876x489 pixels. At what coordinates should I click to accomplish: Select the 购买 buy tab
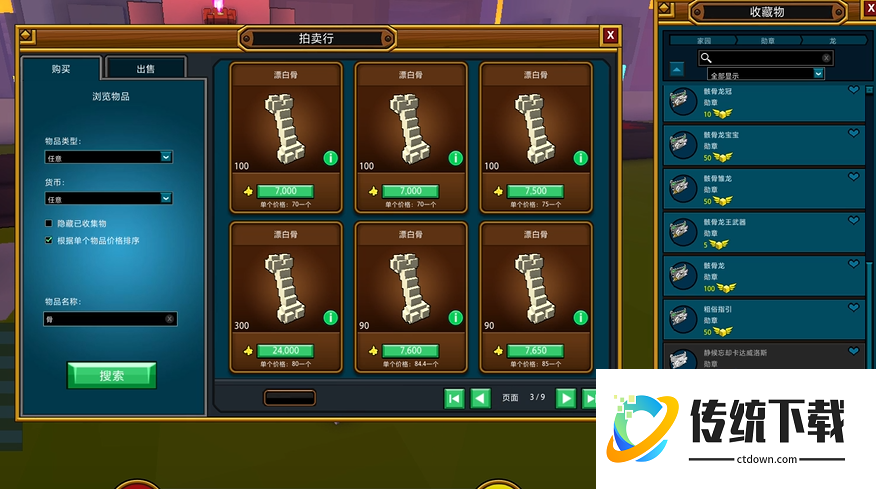[x=61, y=69]
